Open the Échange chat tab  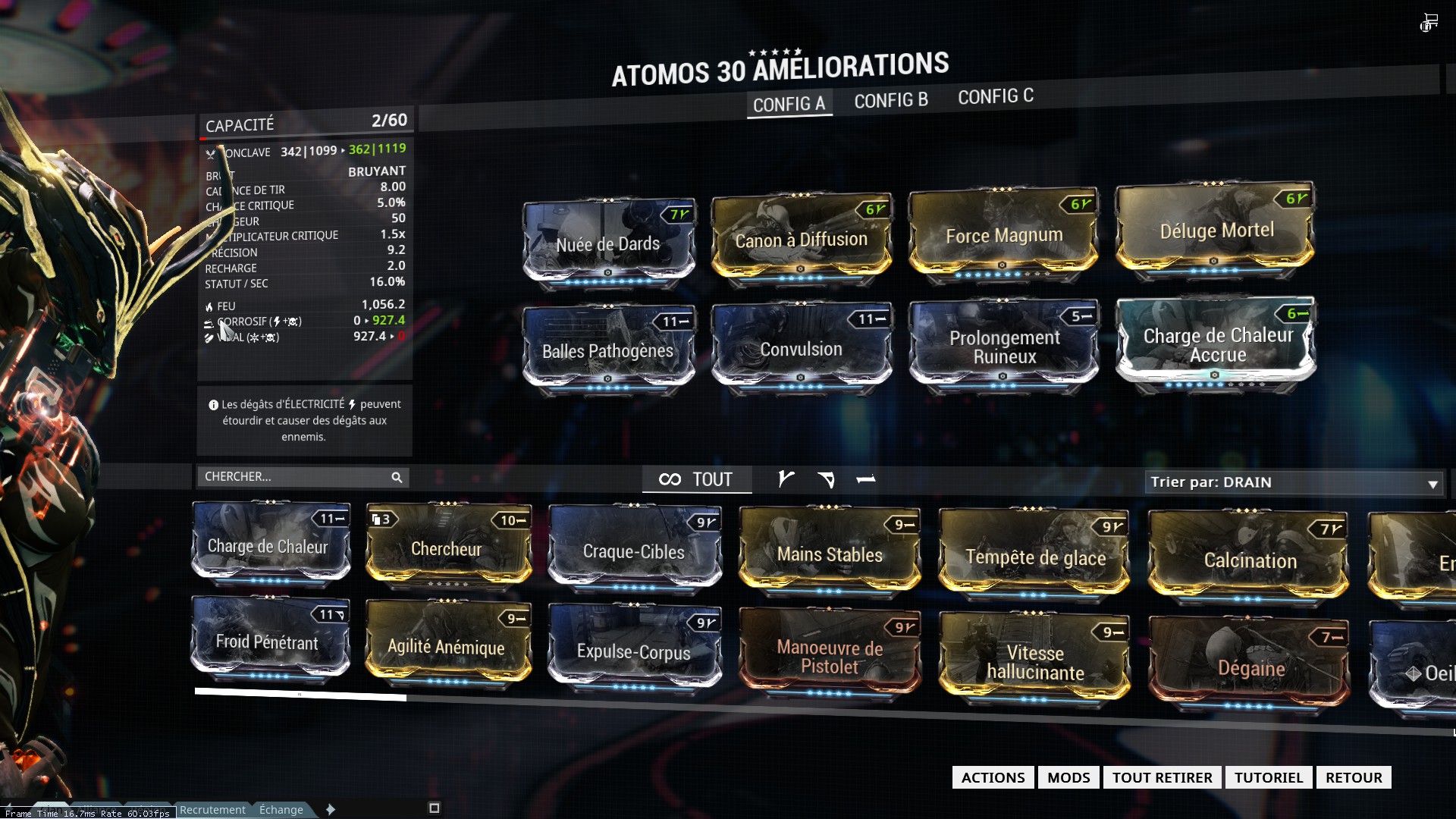(281, 810)
